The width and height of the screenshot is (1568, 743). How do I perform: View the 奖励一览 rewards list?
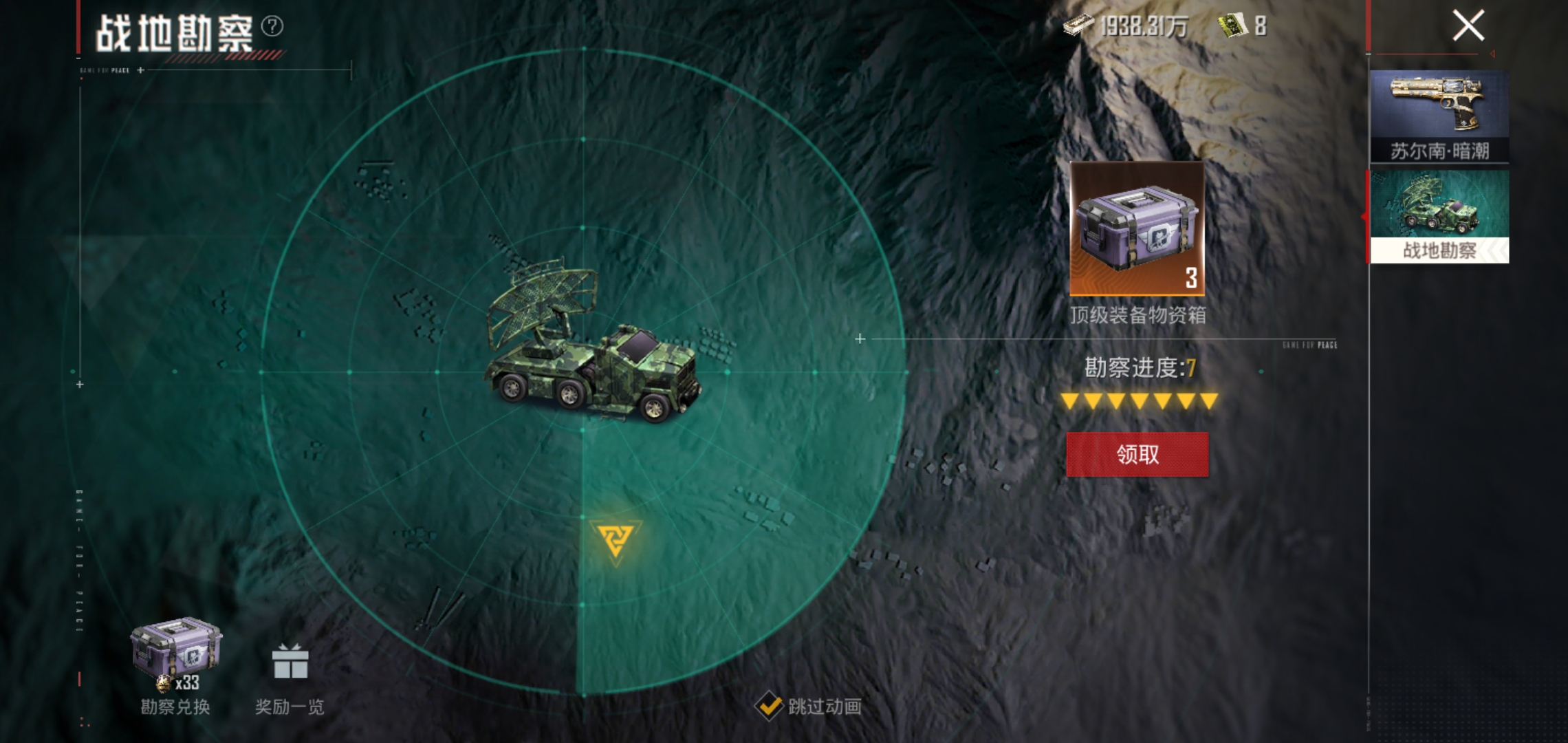[290, 676]
